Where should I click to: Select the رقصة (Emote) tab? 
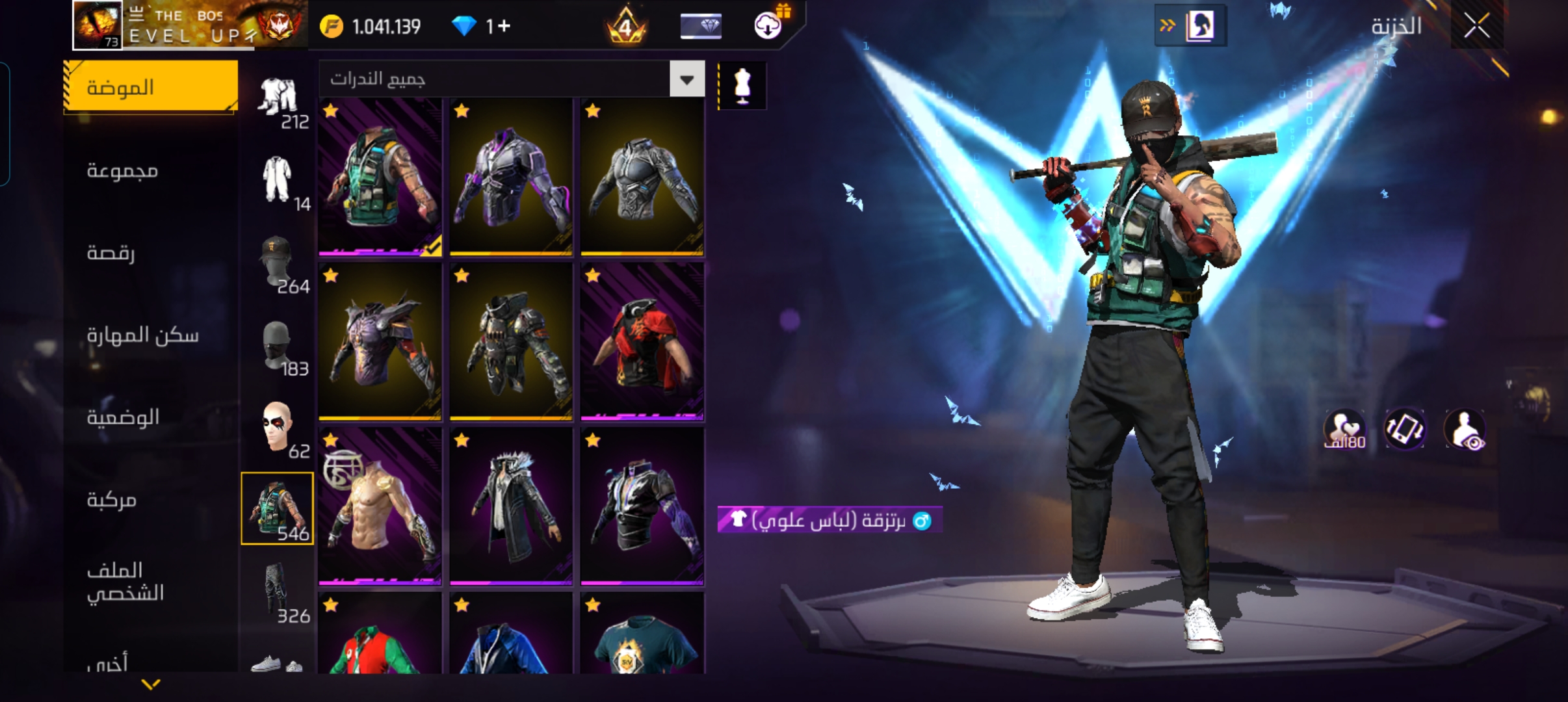pos(111,252)
